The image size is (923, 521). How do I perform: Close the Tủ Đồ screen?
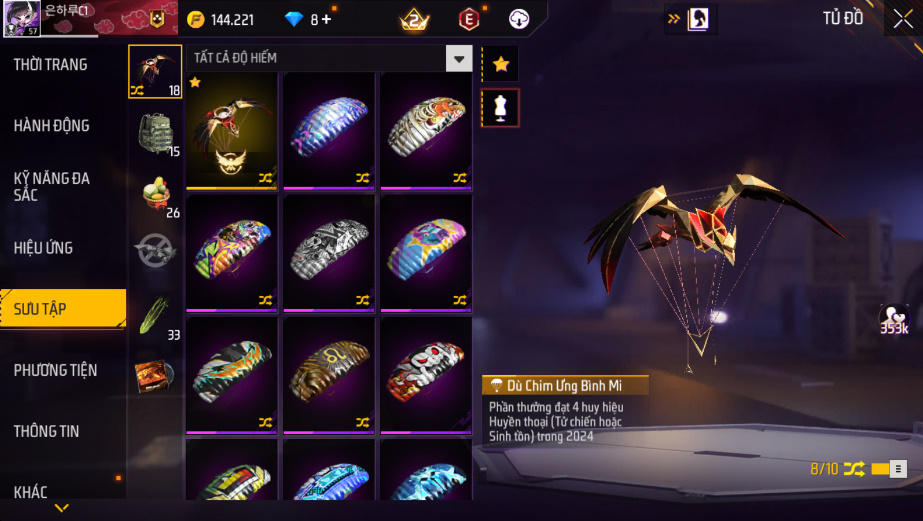pyautogui.click(x=902, y=19)
